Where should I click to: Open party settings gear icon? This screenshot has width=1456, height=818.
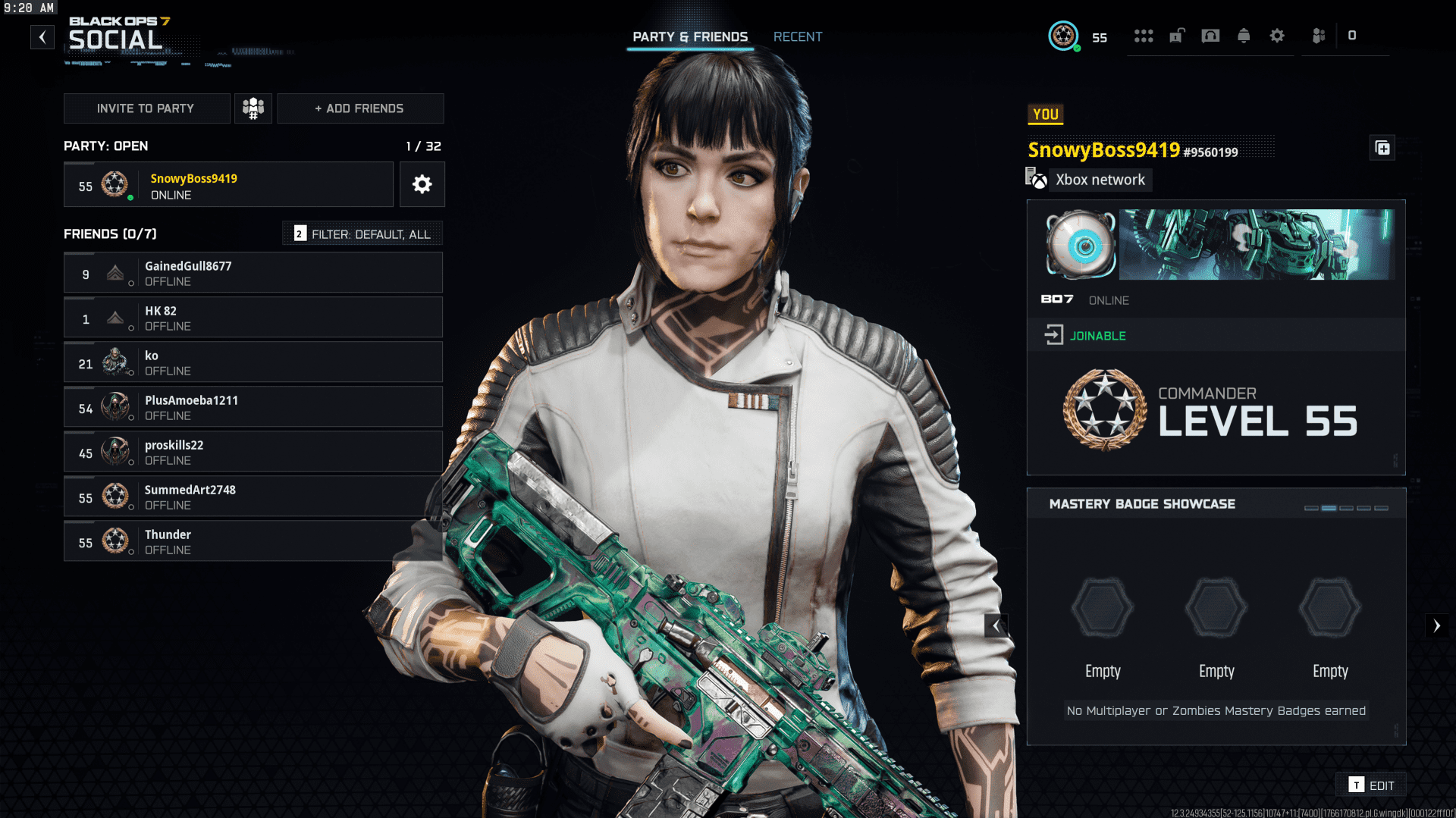(422, 184)
